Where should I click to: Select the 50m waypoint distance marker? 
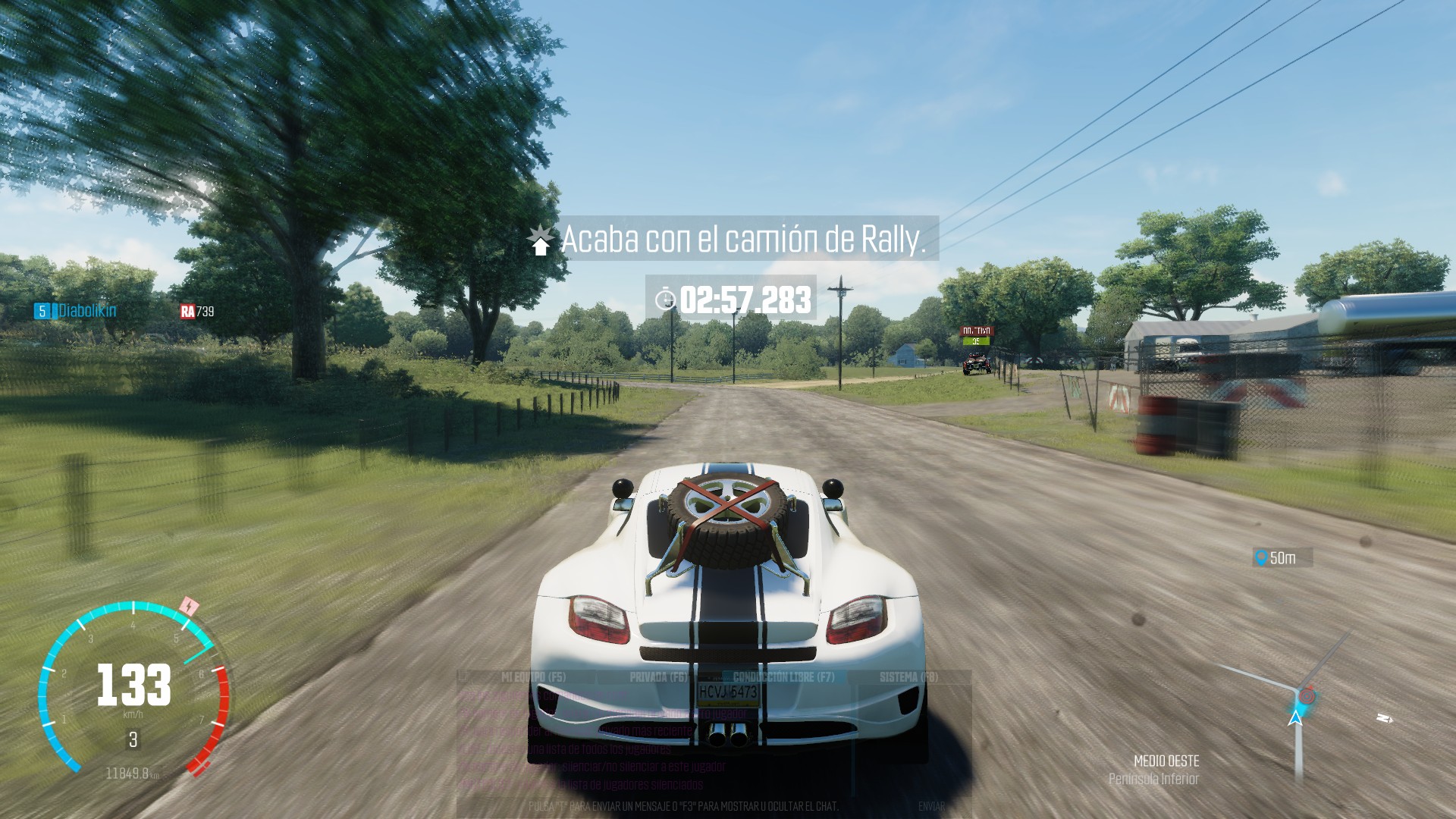point(1282,558)
